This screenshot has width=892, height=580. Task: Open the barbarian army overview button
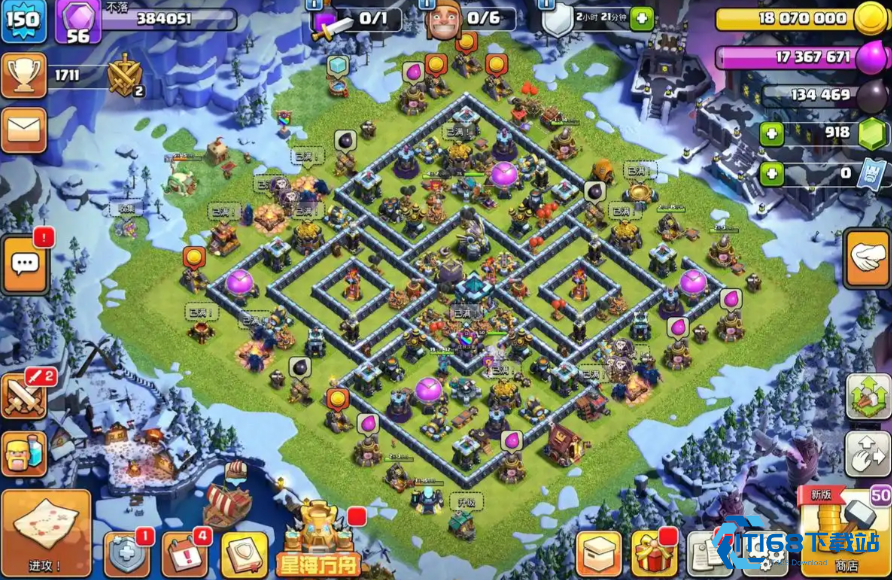(x=24, y=454)
